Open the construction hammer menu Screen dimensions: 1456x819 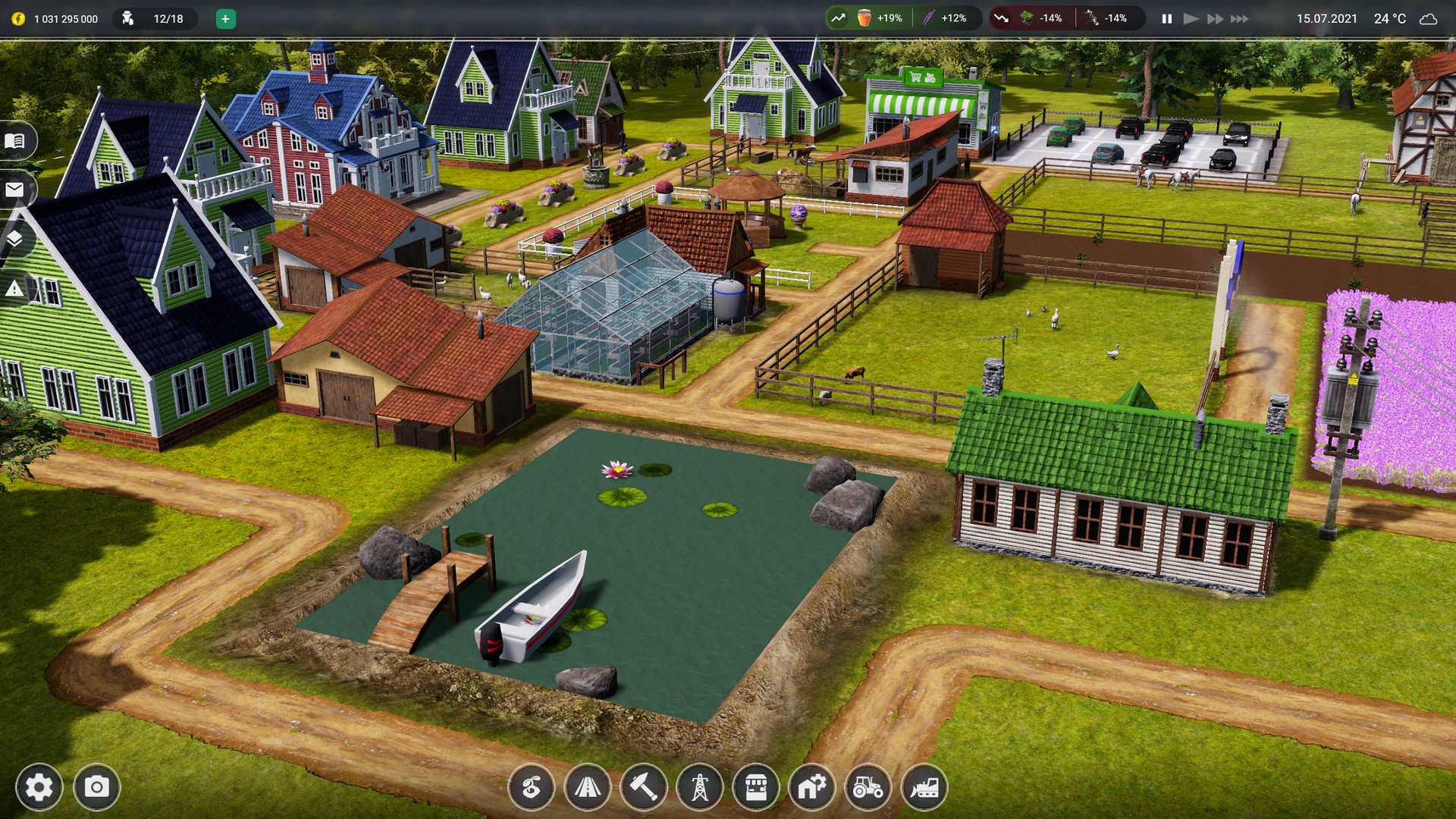(x=644, y=787)
